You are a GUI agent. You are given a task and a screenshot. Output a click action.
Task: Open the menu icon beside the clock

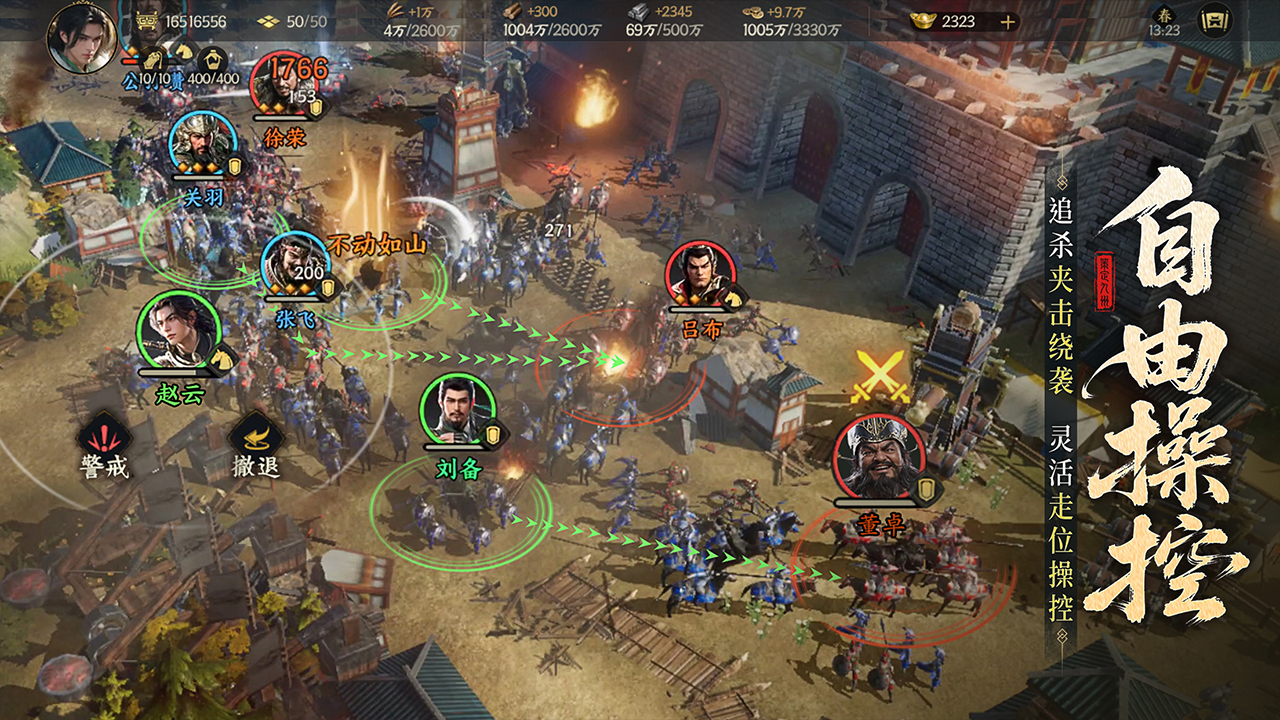pyautogui.click(x=1215, y=21)
